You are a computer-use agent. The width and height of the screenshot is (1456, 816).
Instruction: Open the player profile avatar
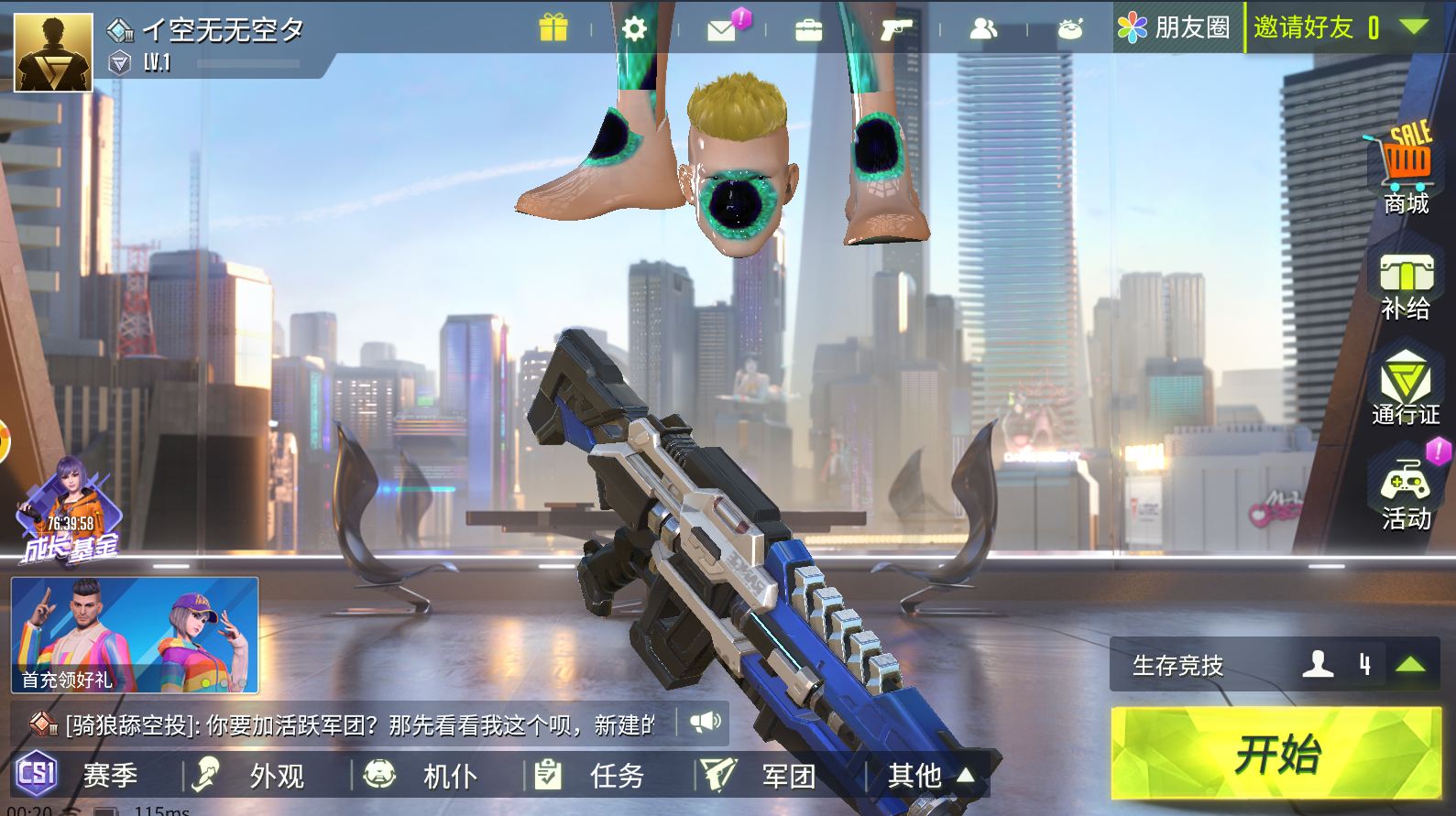(53, 52)
